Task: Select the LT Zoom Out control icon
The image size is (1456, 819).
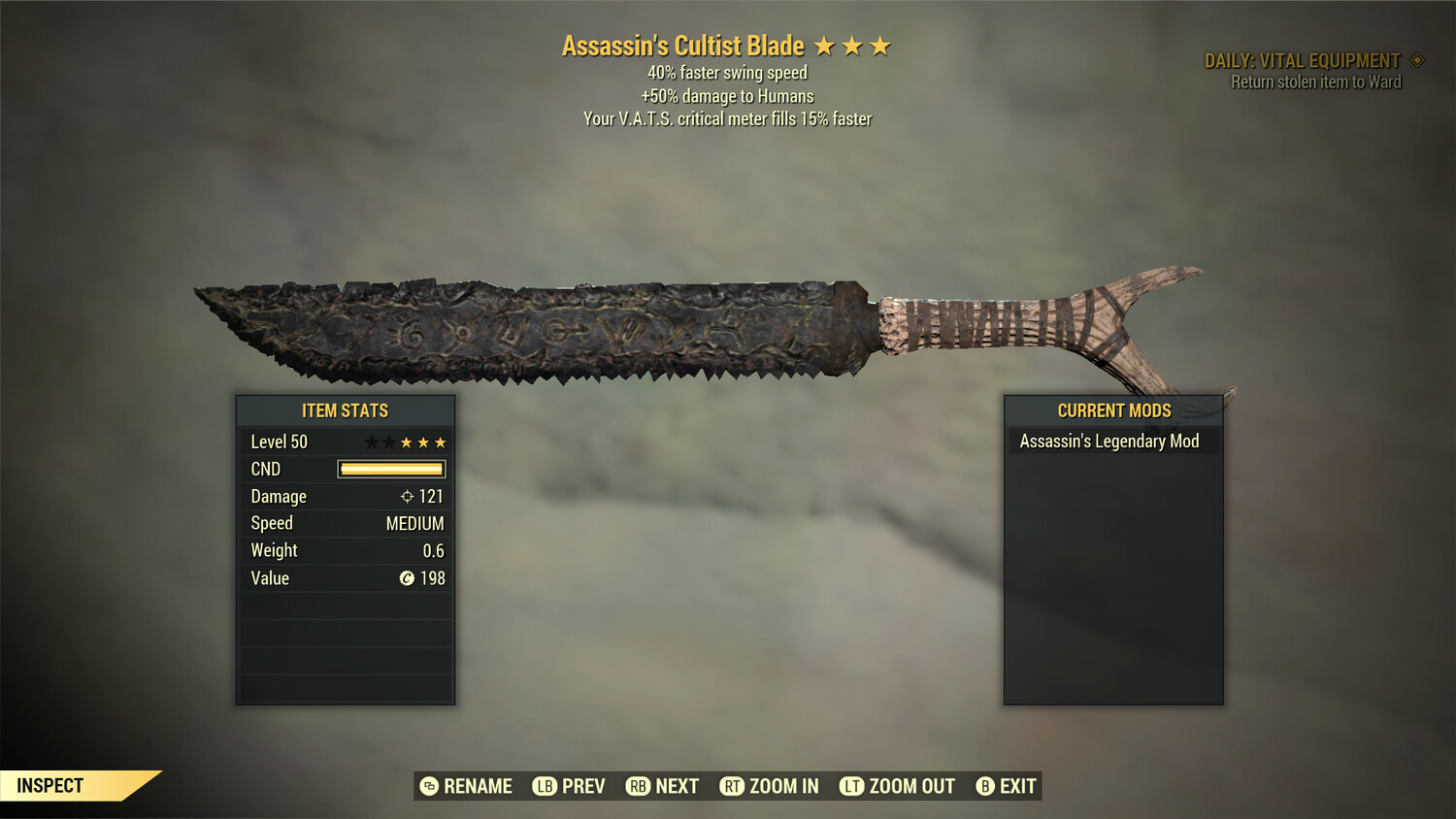Action: pos(851,786)
